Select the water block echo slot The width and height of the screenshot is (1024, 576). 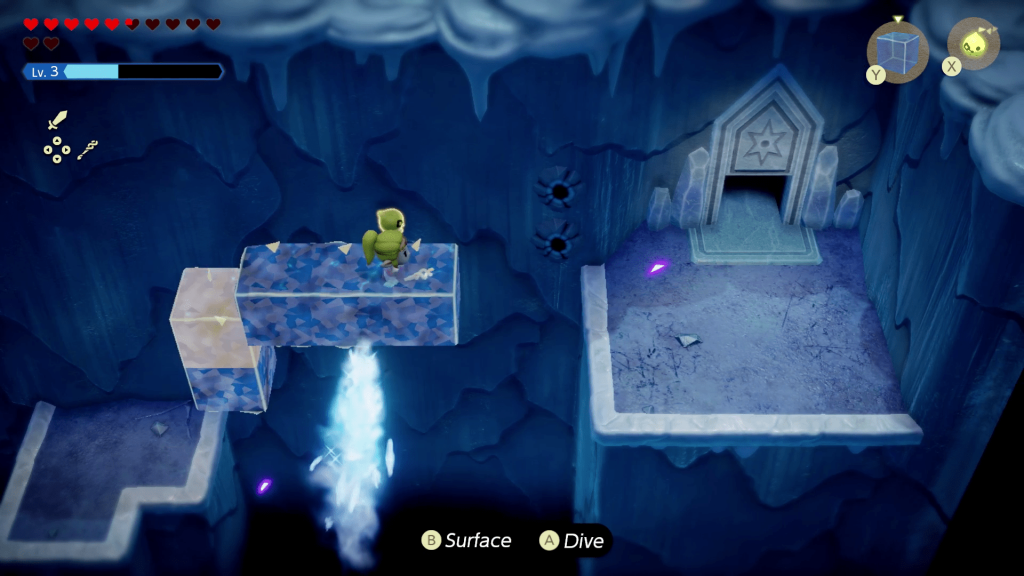897,51
